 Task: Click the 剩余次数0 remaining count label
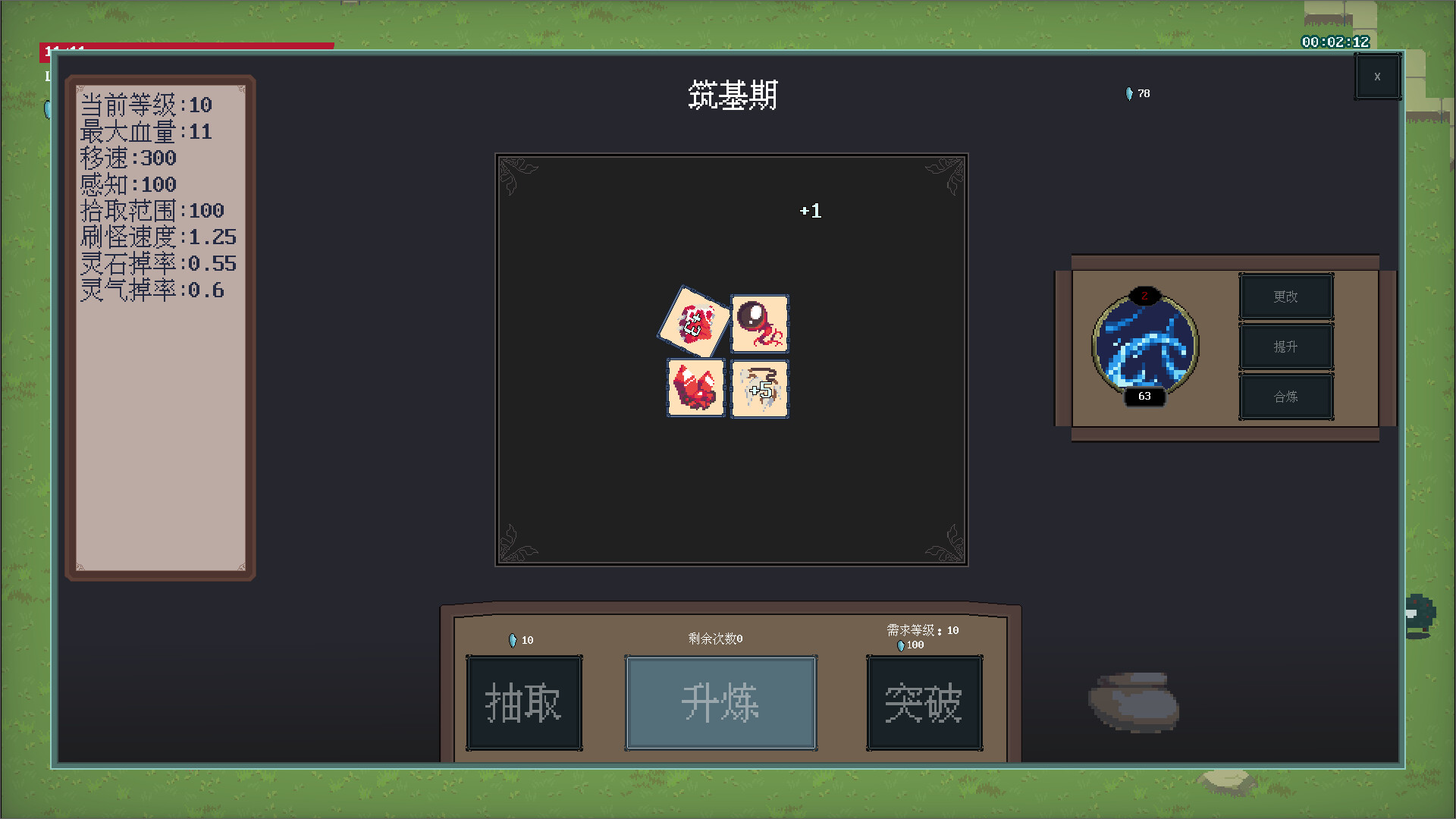[x=714, y=639]
